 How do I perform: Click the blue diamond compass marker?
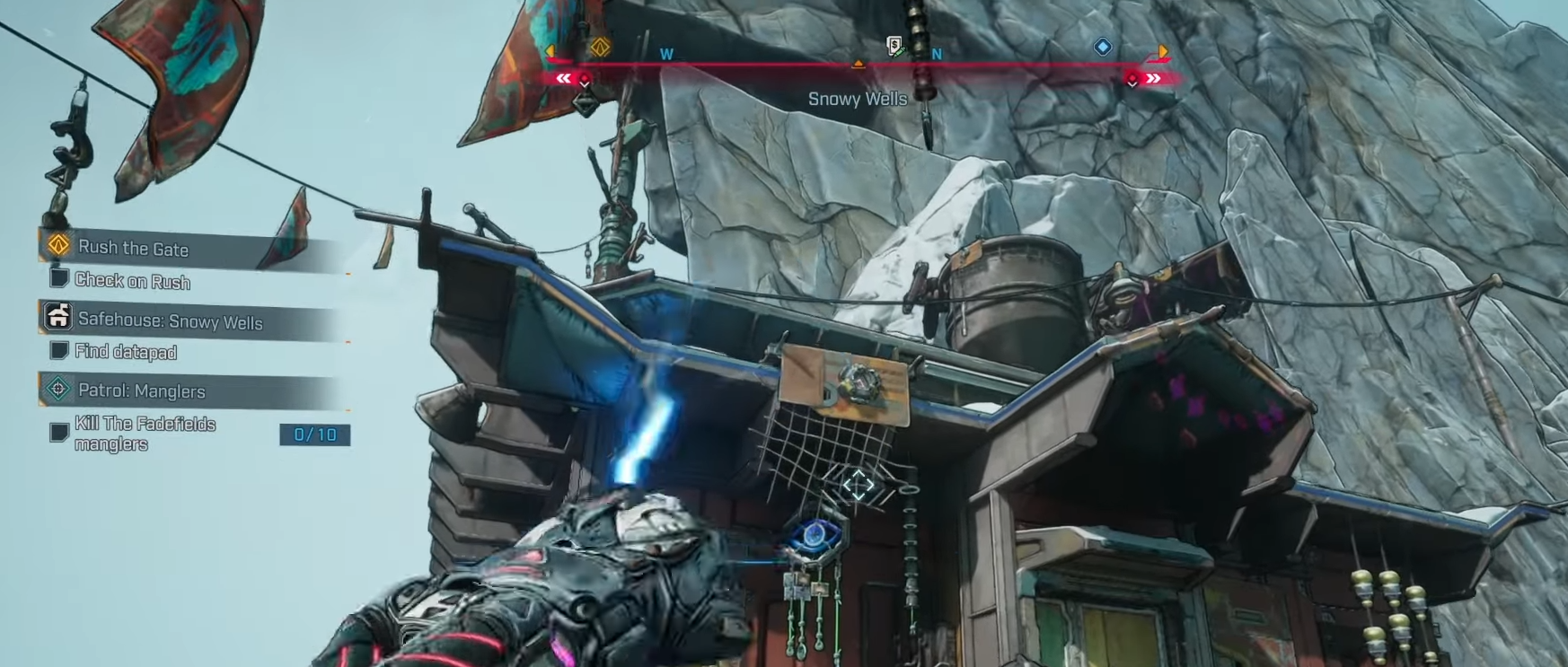point(1103,47)
